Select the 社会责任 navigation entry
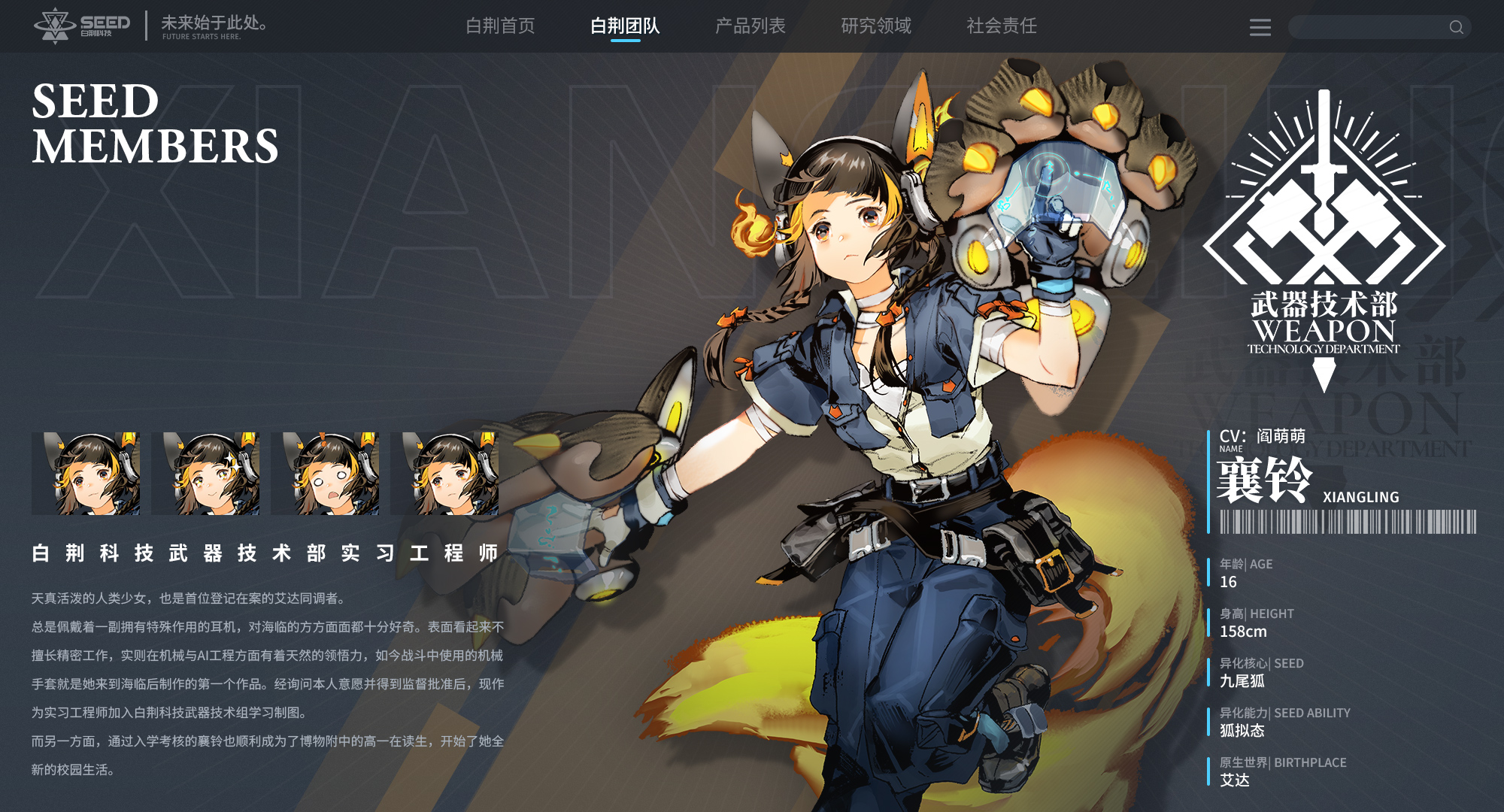The width and height of the screenshot is (1504, 812). pos(1001,26)
